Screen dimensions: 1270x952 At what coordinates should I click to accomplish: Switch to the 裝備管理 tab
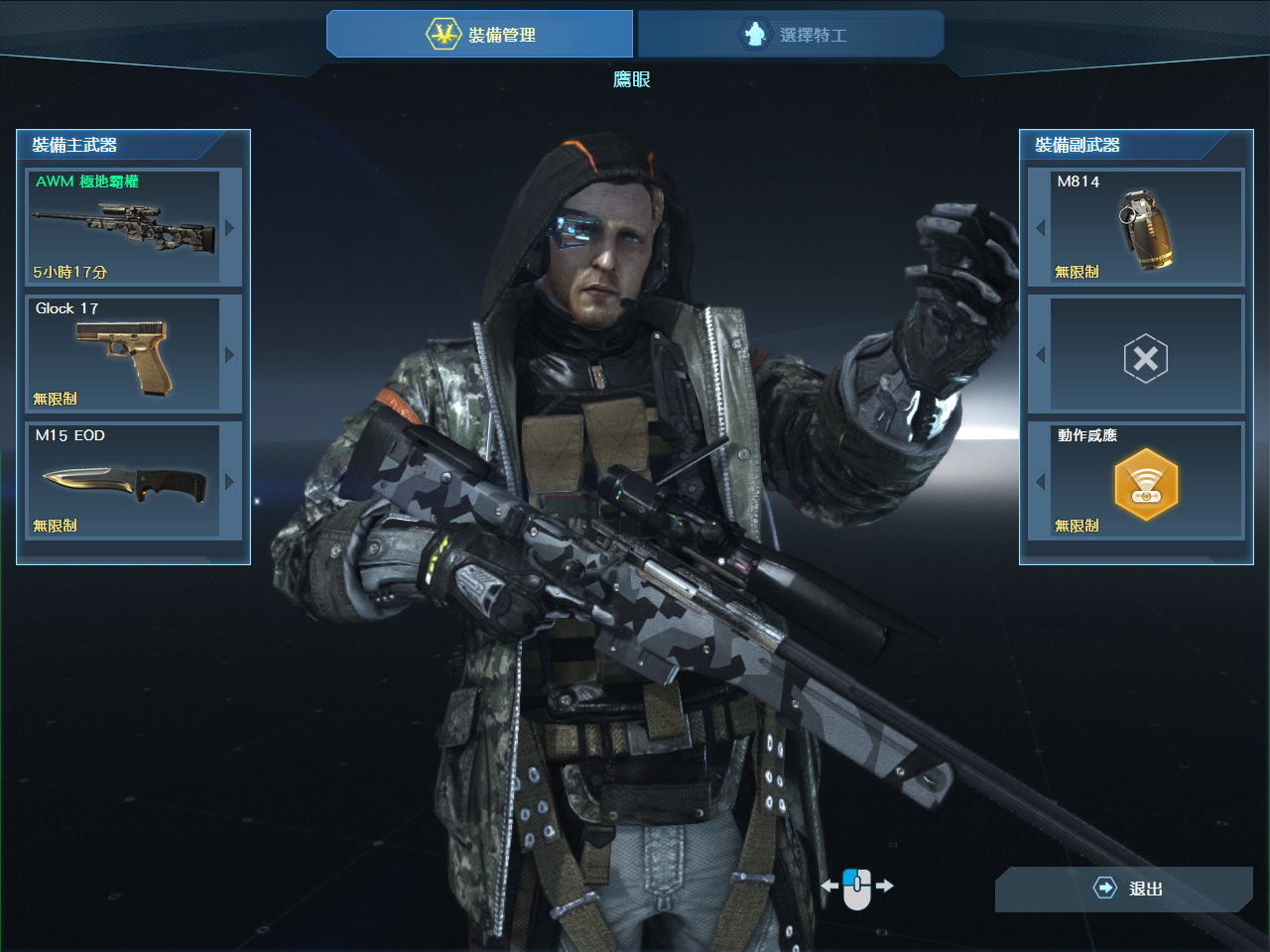480,35
